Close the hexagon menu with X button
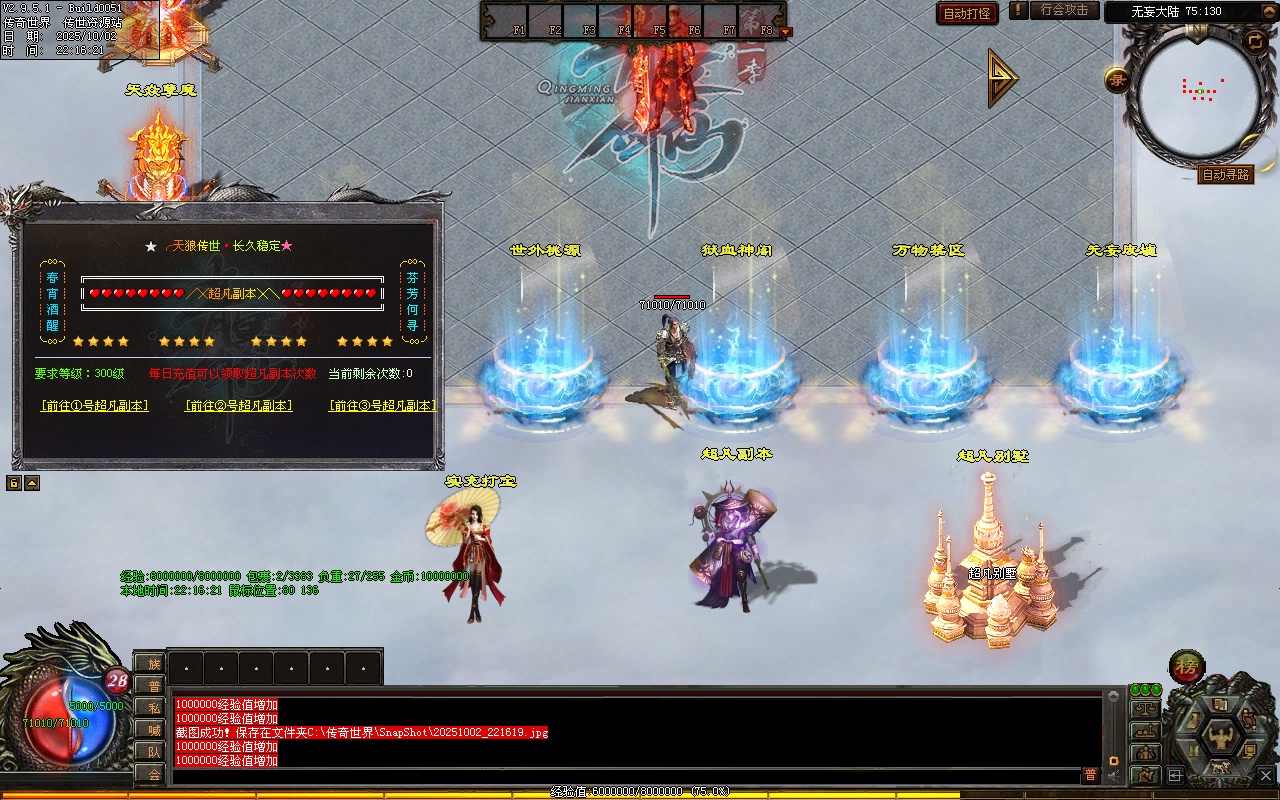This screenshot has height=800, width=1280. click(x=1265, y=775)
